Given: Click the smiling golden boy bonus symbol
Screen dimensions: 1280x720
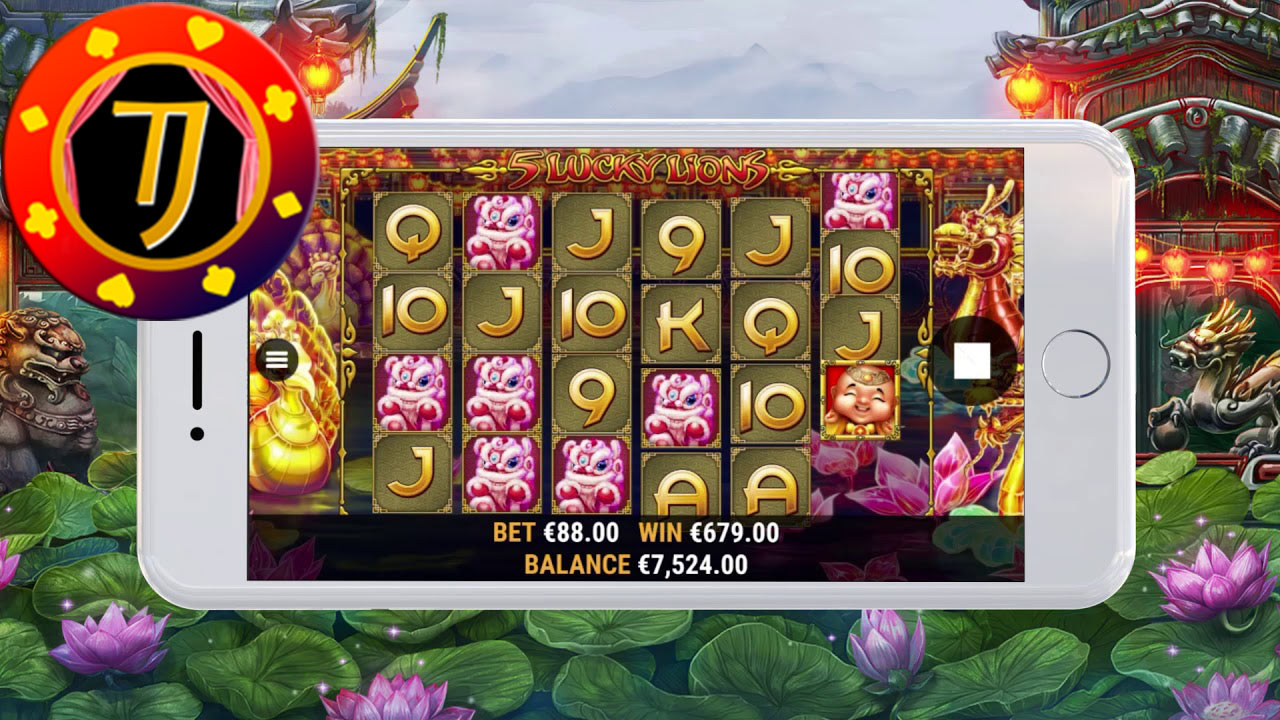Looking at the screenshot, I should [862, 397].
